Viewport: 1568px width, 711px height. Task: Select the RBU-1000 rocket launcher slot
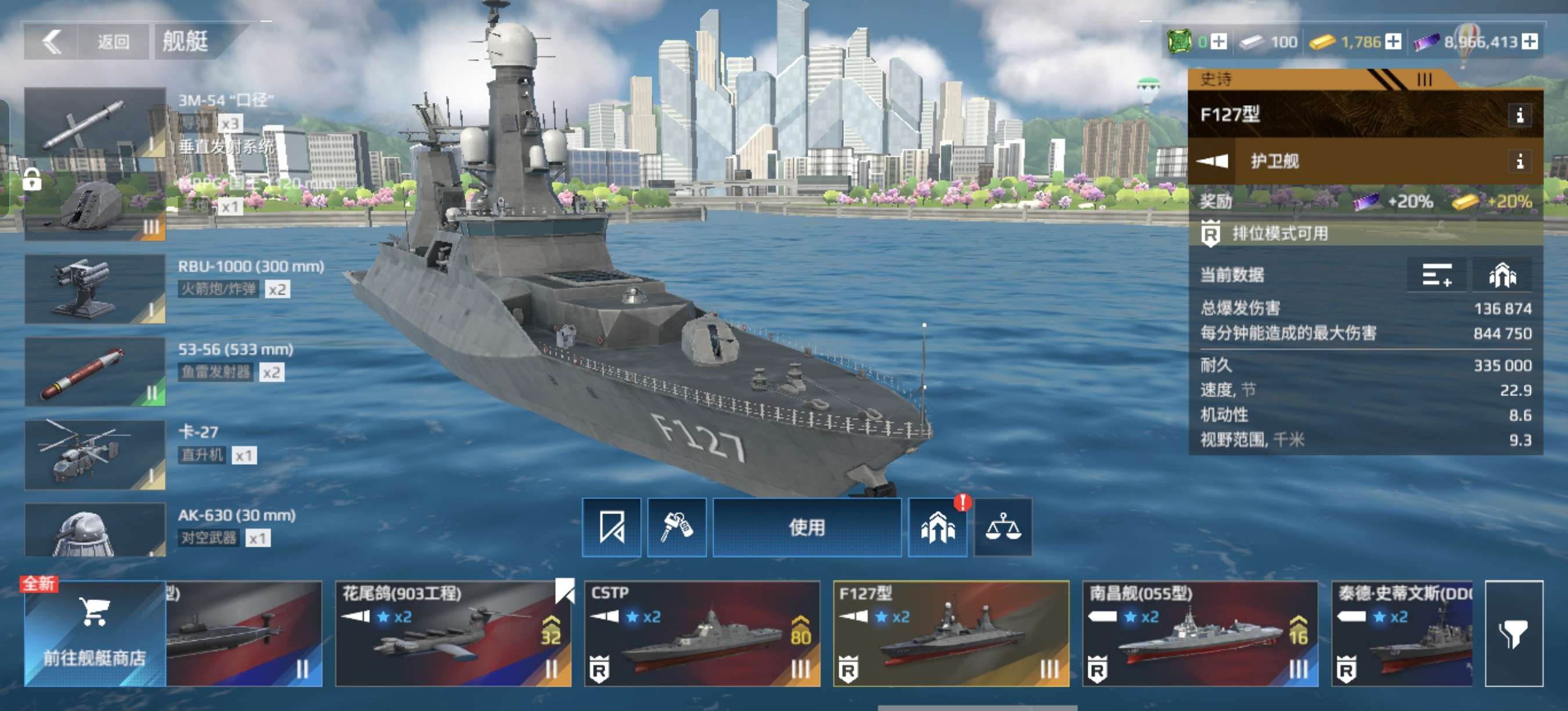95,289
